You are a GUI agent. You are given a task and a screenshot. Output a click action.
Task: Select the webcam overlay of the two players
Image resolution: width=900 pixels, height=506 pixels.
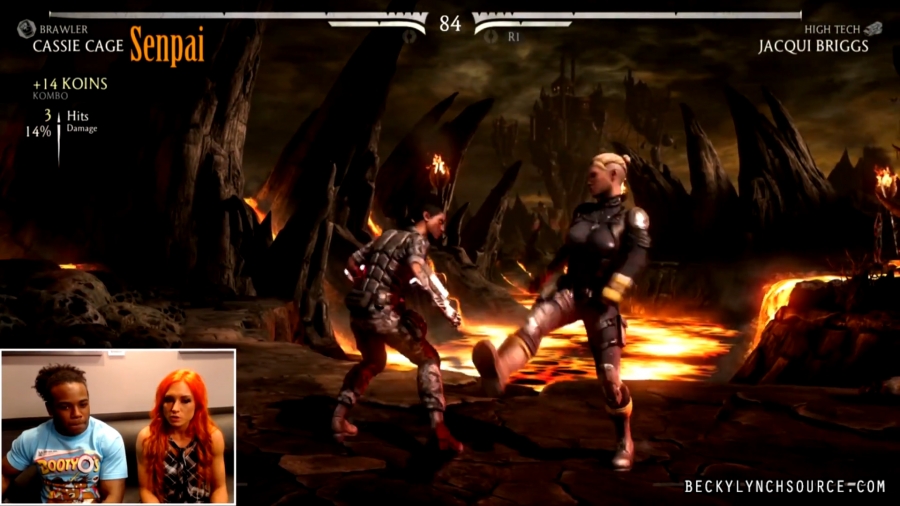click(118, 426)
